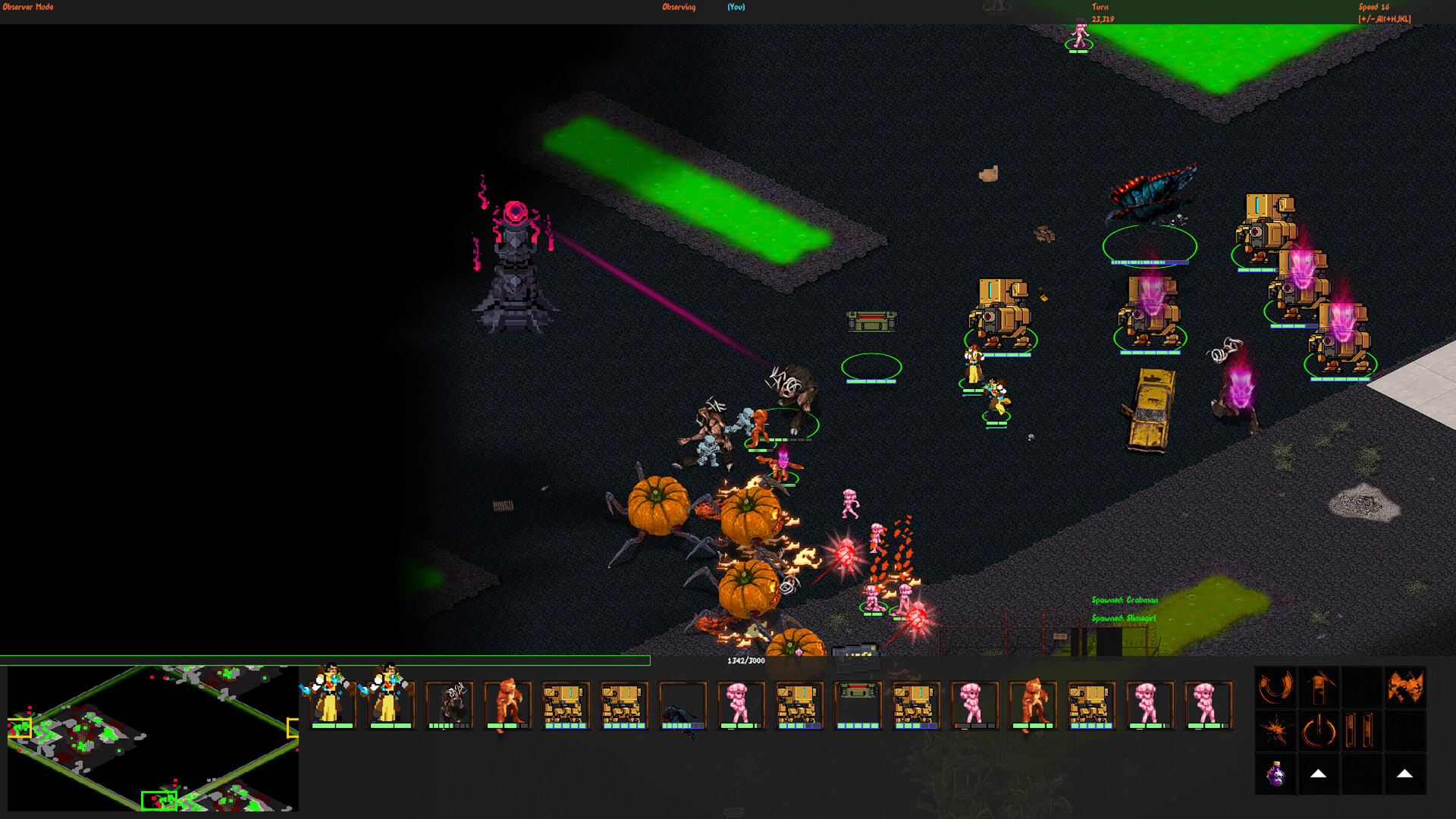The width and height of the screenshot is (1456, 819).
Task: Expand the left white up-arrow panel
Action: [1318, 775]
